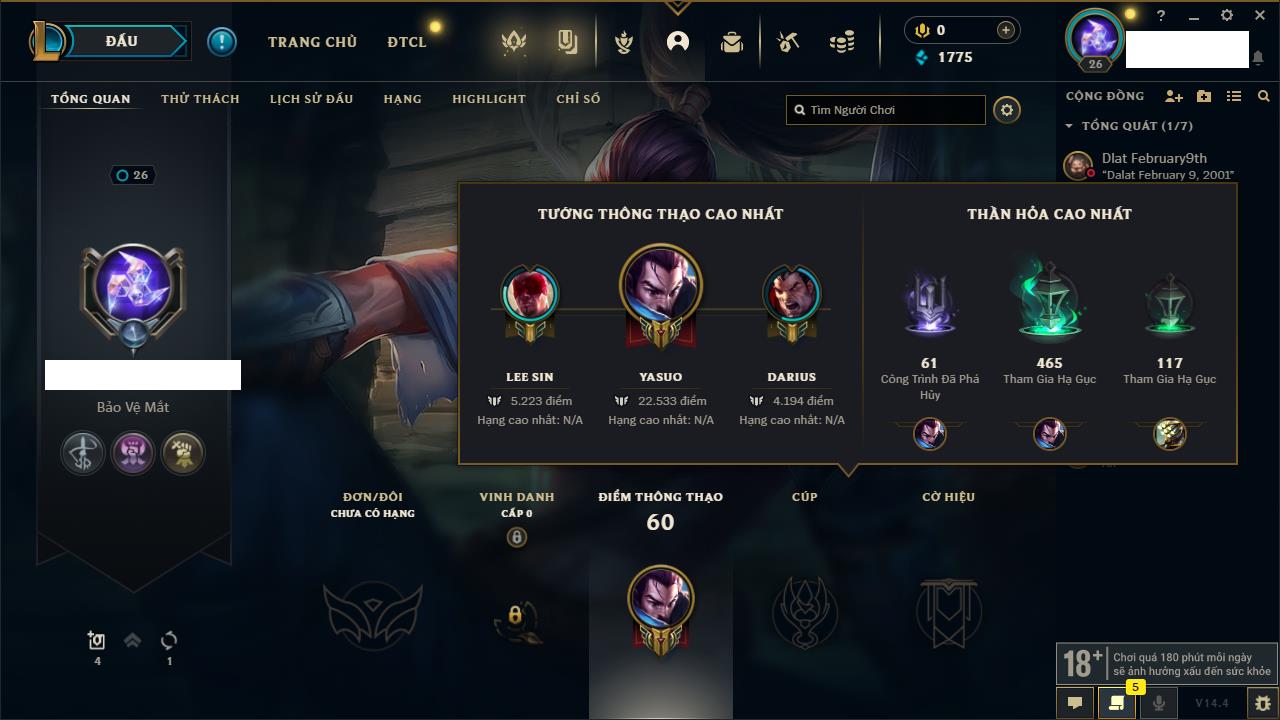This screenshot has width=1280, height=720.
Task: Click the ĐẤU play button
Action: 121,41
